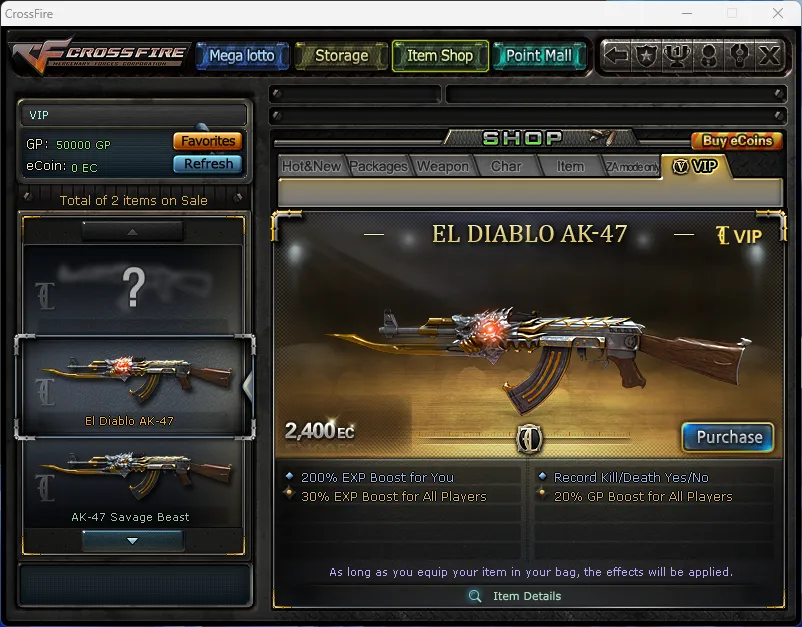Select the AK-47 Savage Beast listing
This screenshot has height=627, width=802.
click(x=131, y=485)
